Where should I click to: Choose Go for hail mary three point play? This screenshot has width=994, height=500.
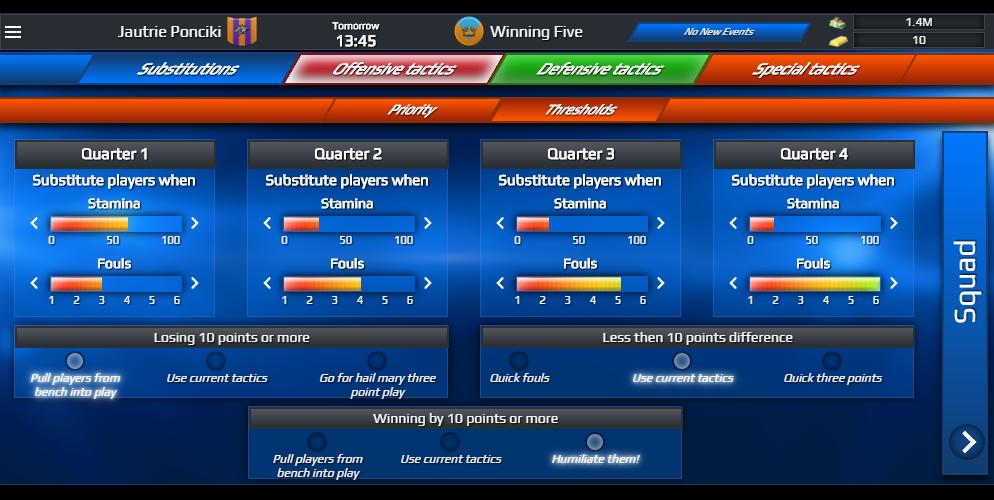pos(377,361)
